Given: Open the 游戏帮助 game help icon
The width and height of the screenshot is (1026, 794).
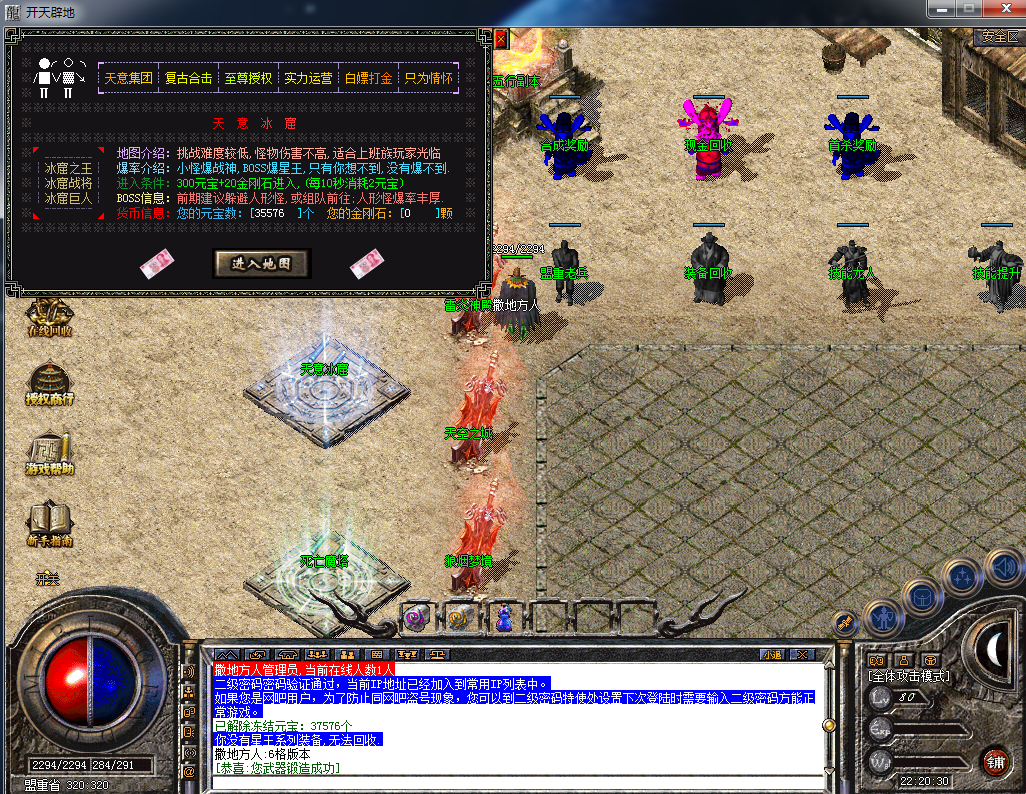Looking at the screenshot, I should pos(49,455).
